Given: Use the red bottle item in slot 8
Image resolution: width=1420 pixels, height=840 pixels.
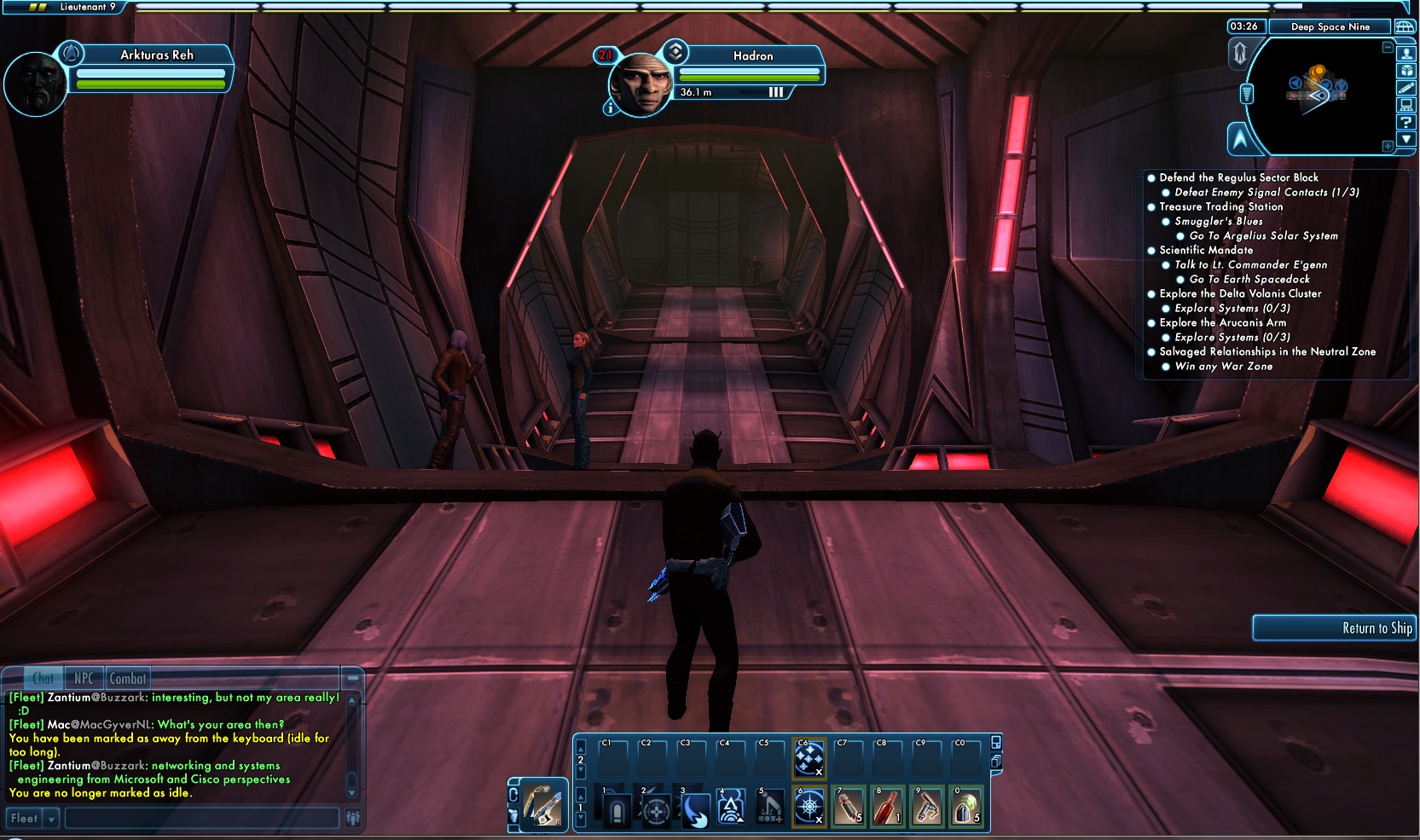Looking at the screenshot, I should 888,807.
